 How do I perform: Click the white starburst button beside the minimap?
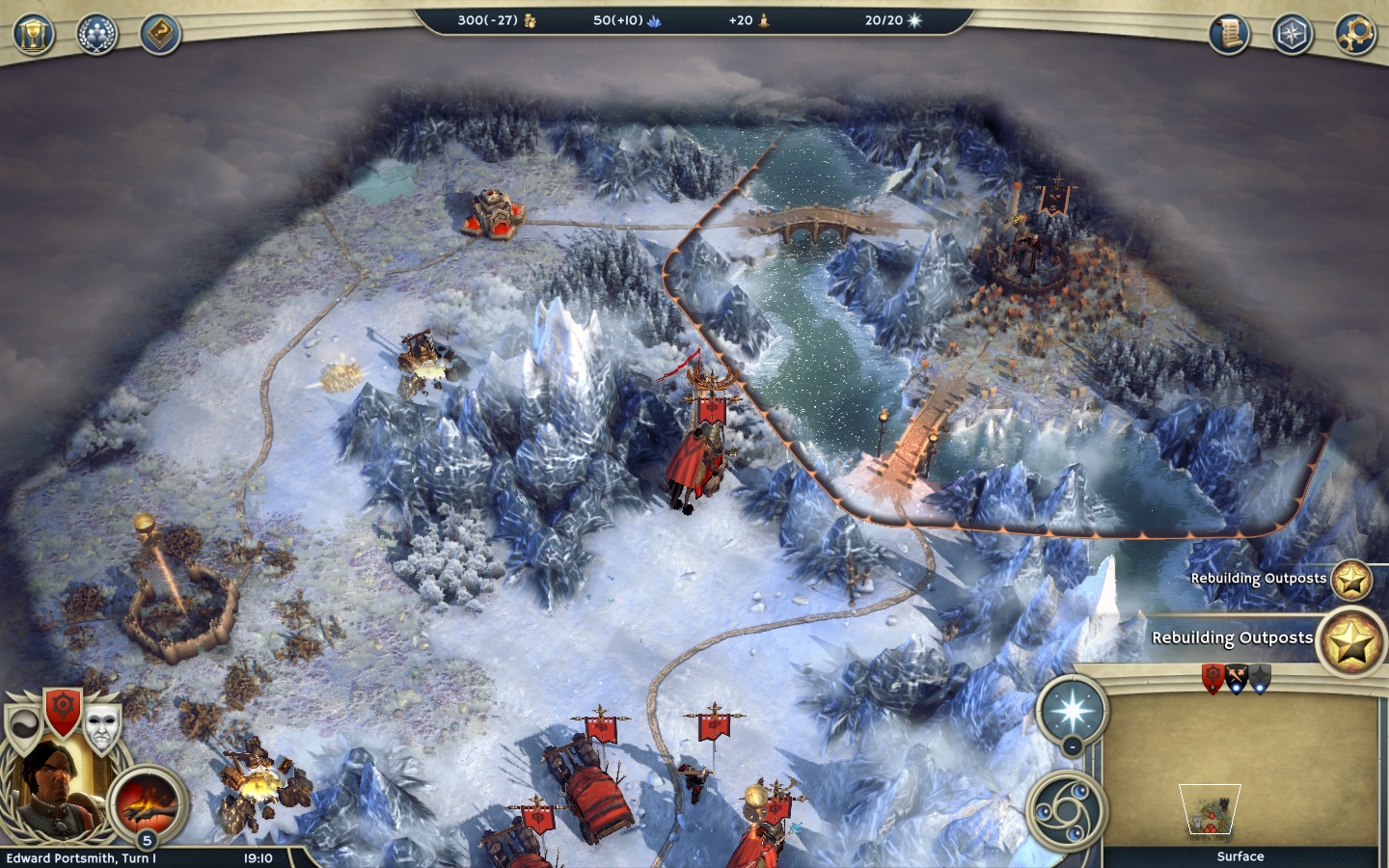(1071, 712)
